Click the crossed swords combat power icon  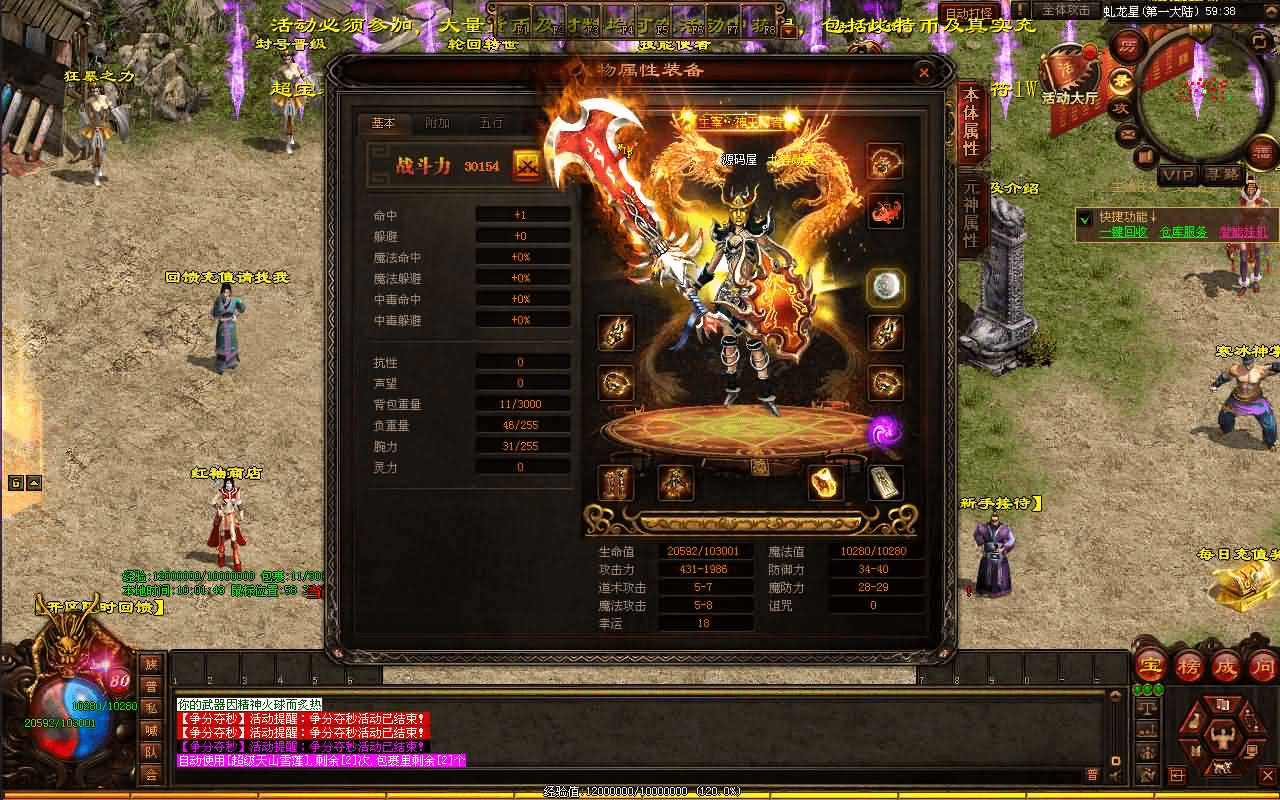click(527, 166)
